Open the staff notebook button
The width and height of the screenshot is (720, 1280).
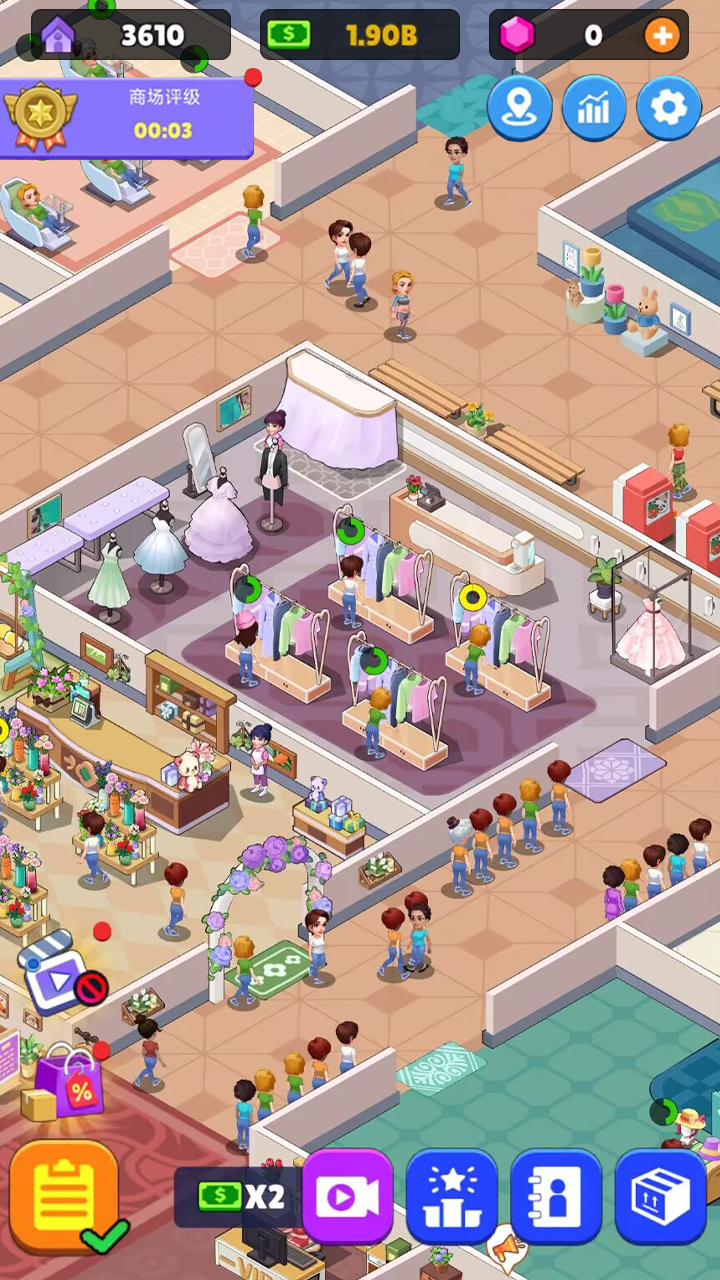click(556, 1196)
